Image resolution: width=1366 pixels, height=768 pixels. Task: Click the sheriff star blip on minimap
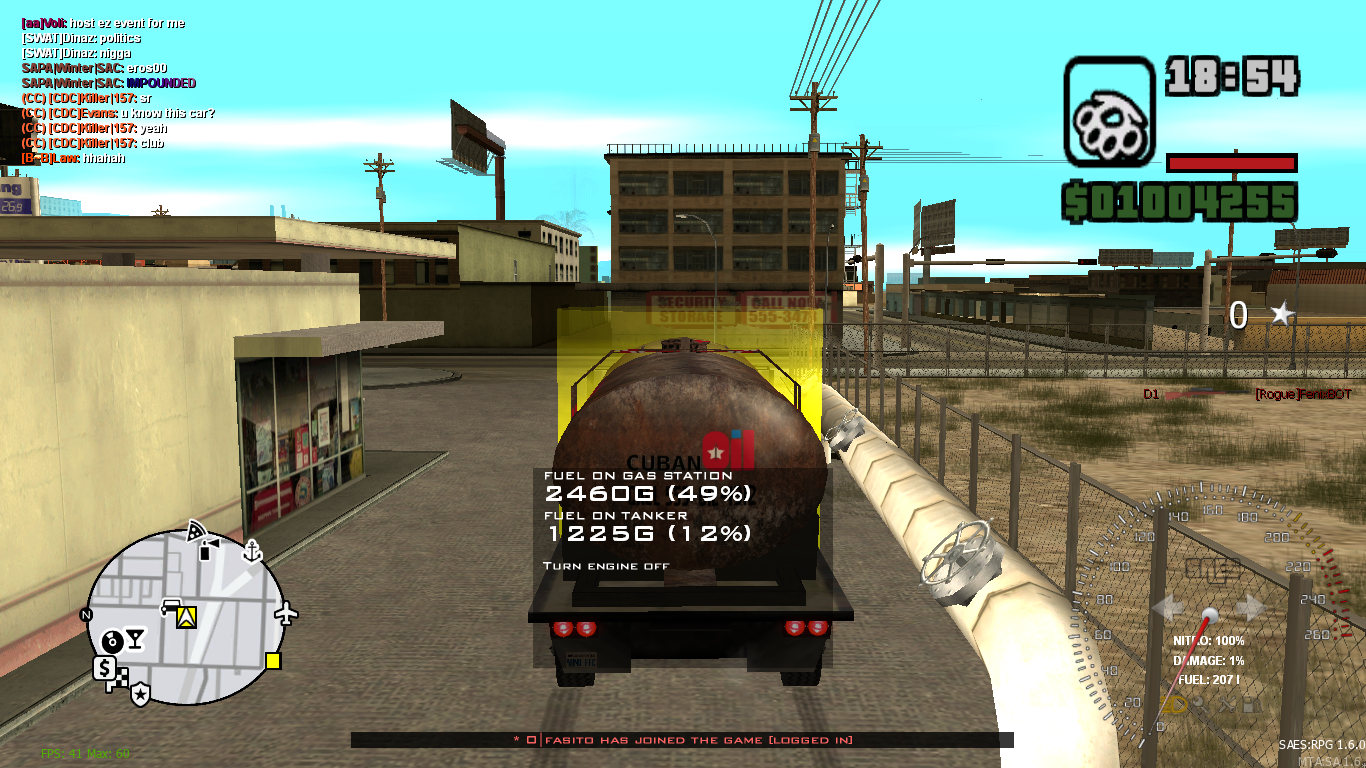click(140, 692)
